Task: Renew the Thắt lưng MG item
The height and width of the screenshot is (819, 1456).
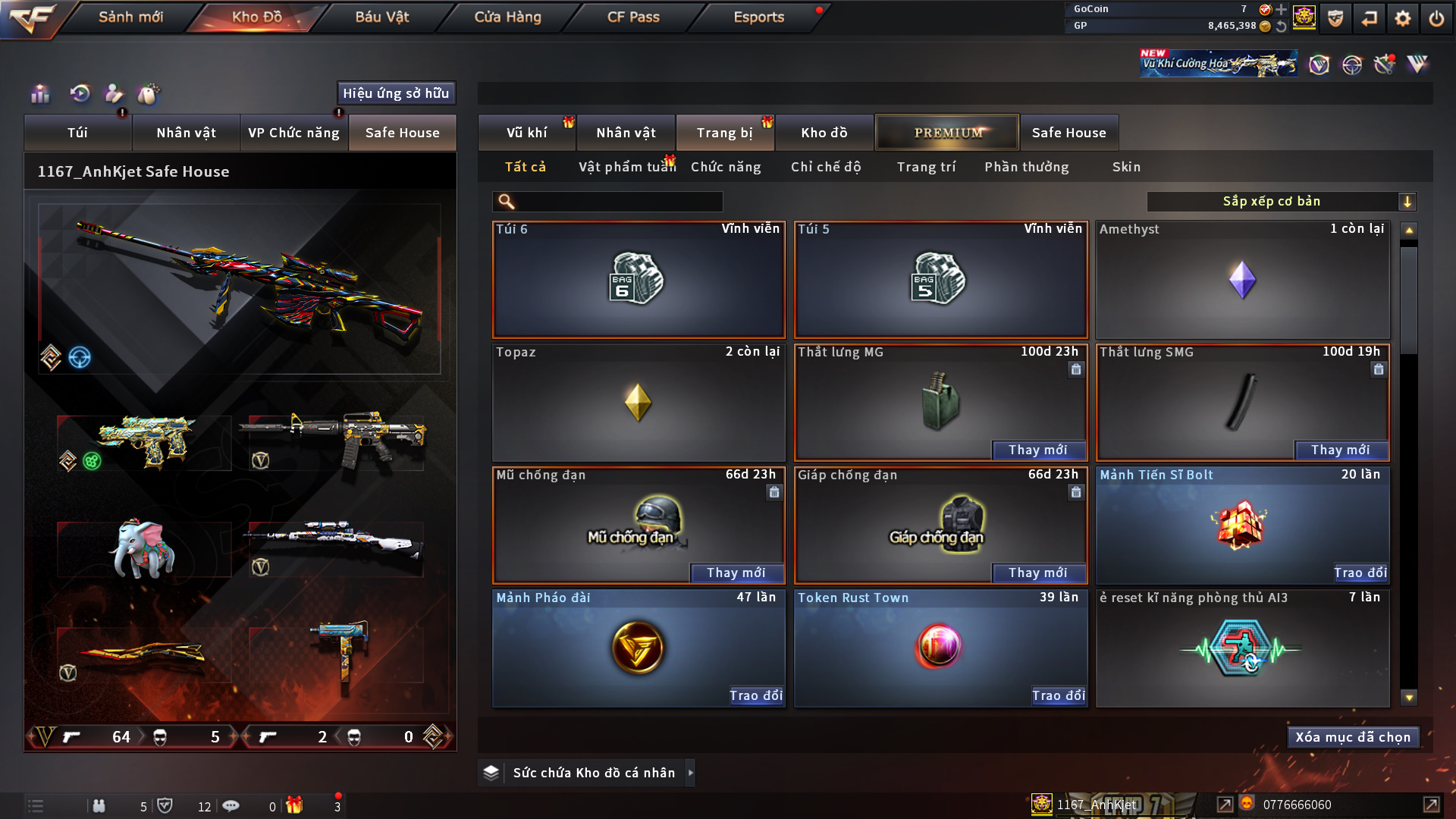Action: pyautogui.click(x=1038, y=450)
